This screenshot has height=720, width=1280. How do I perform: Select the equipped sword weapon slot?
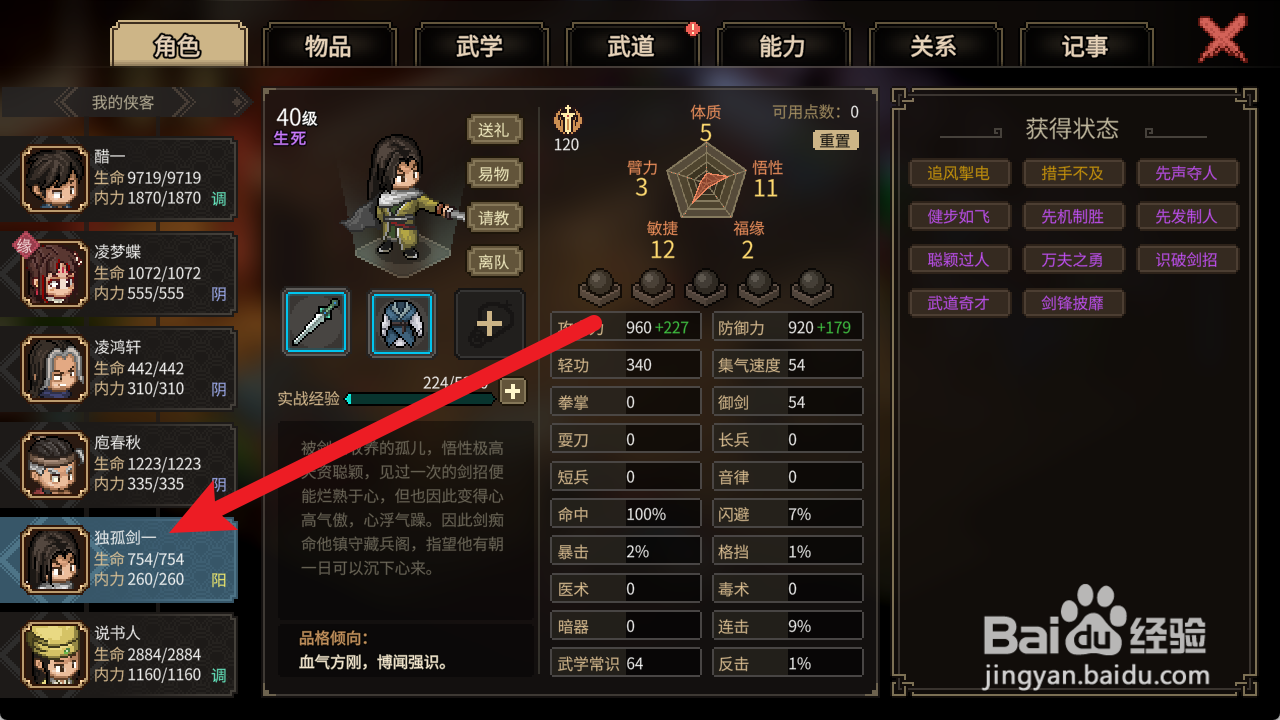316,322
